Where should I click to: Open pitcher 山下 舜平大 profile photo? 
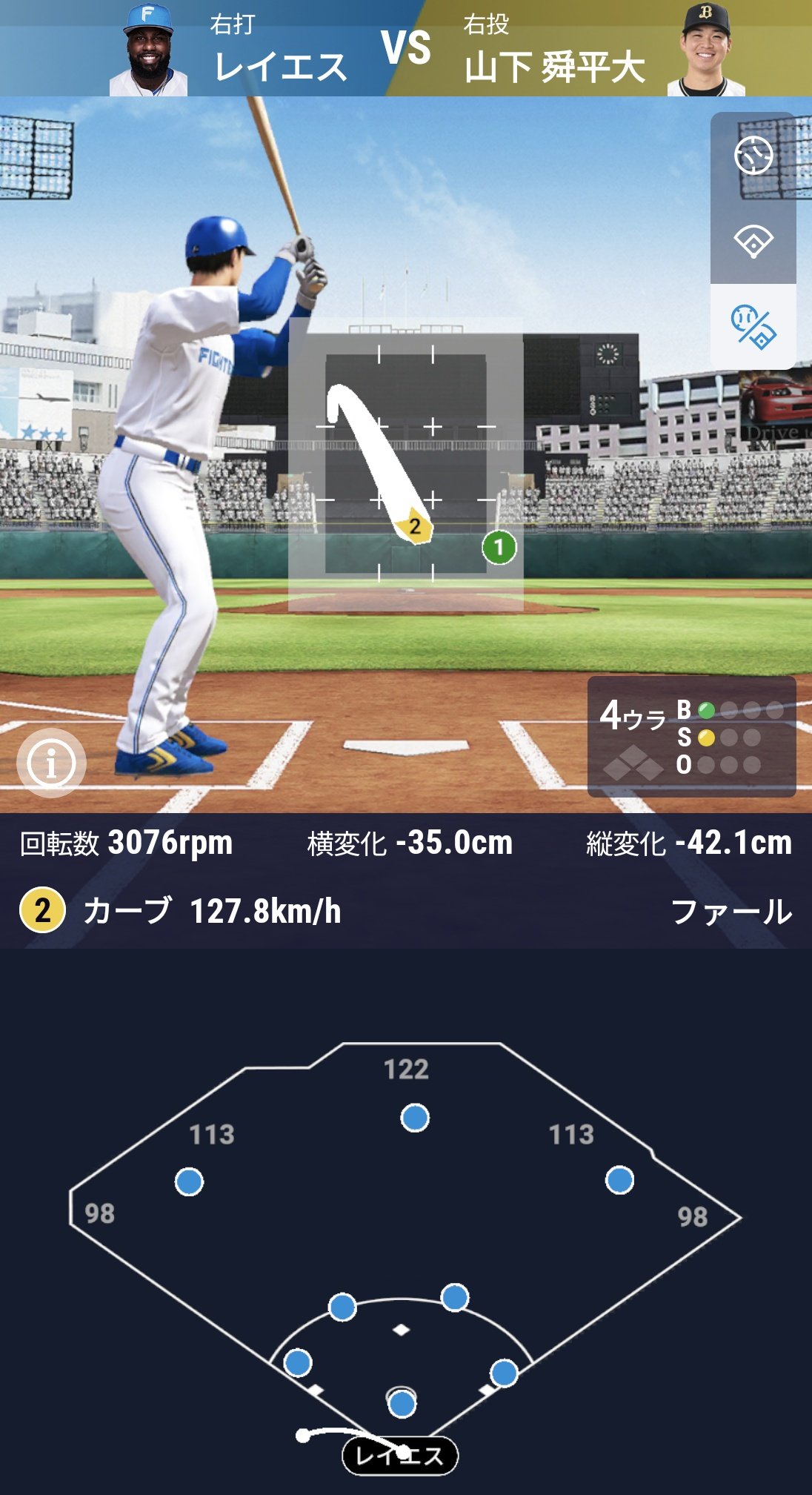click(705, 50)
